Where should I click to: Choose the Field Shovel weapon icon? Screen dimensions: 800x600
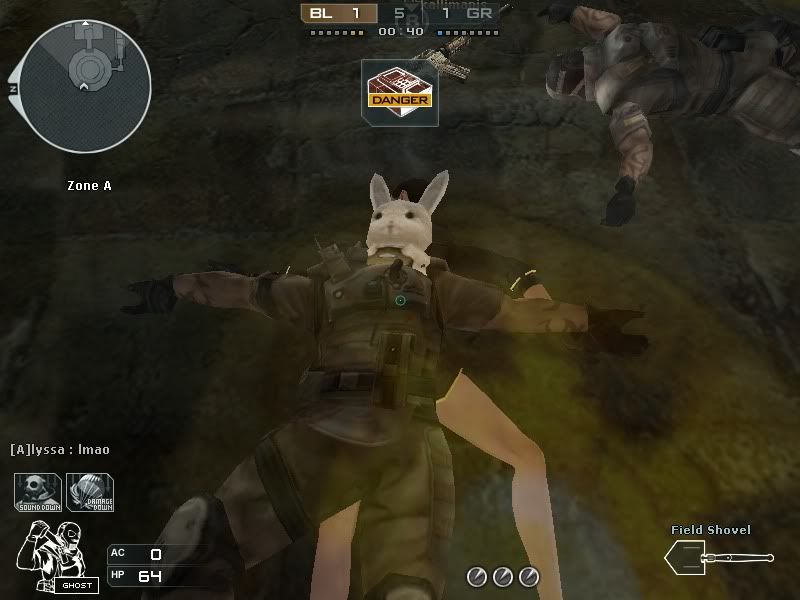pyautogui.click(x=718, y=556)
